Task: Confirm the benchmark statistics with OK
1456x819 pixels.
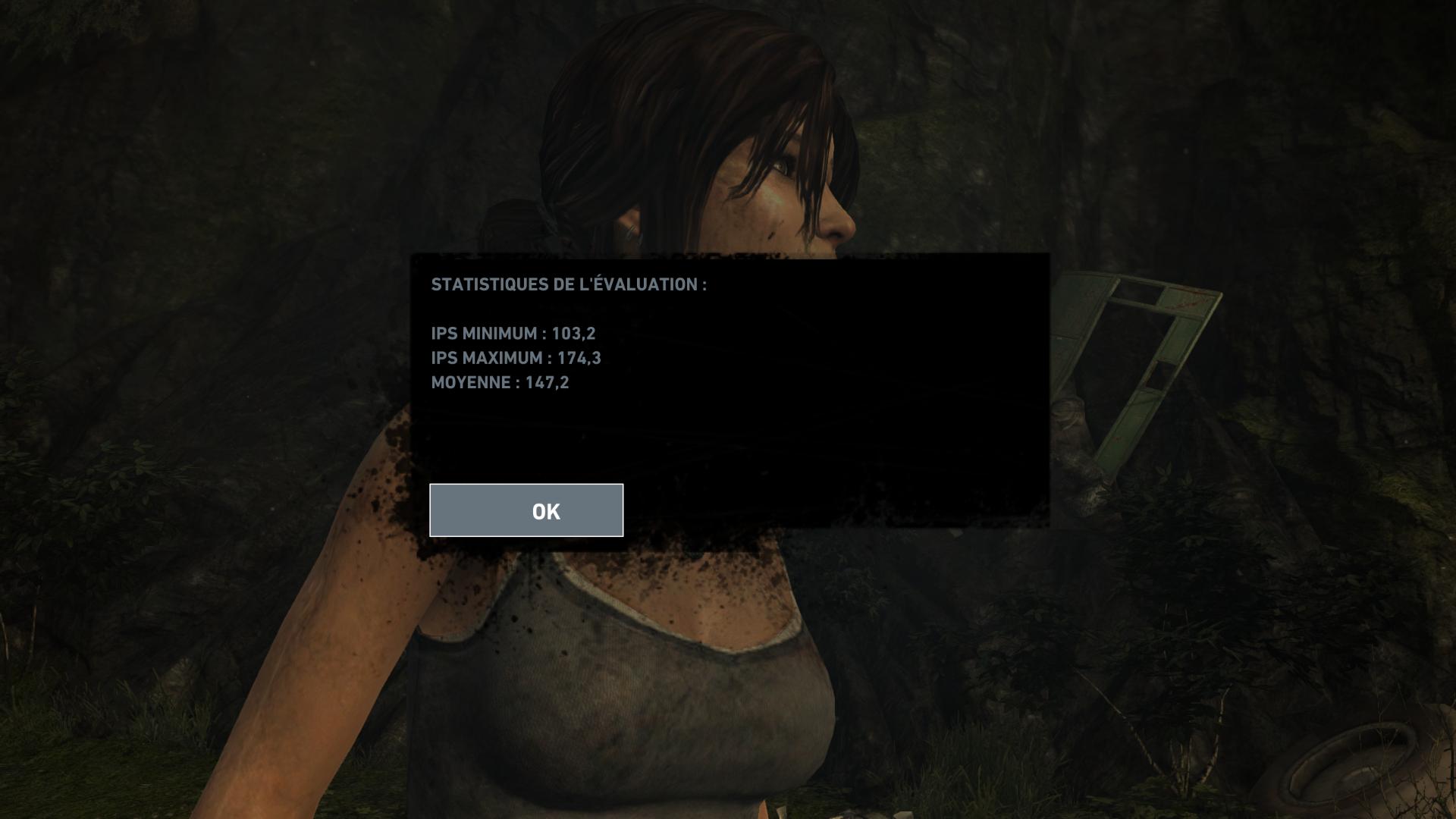Action: coord(526,510)
